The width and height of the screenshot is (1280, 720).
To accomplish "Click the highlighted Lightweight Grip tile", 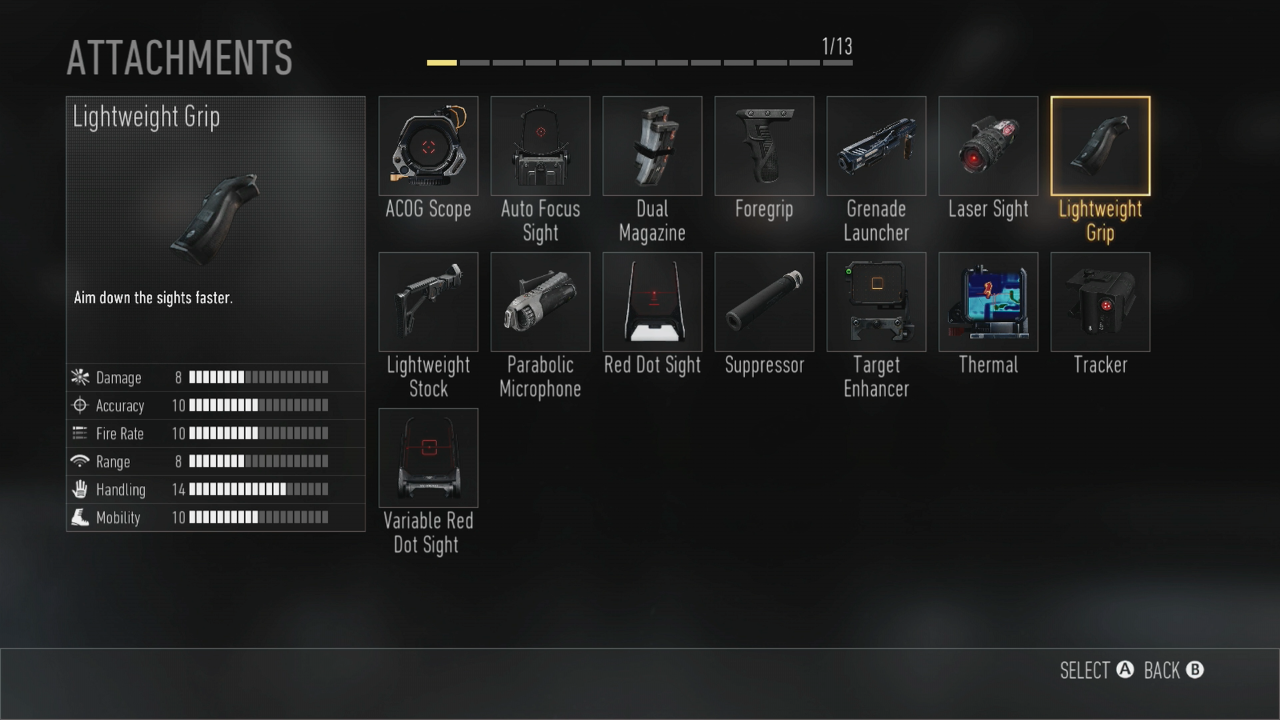I will [1100, 146].
